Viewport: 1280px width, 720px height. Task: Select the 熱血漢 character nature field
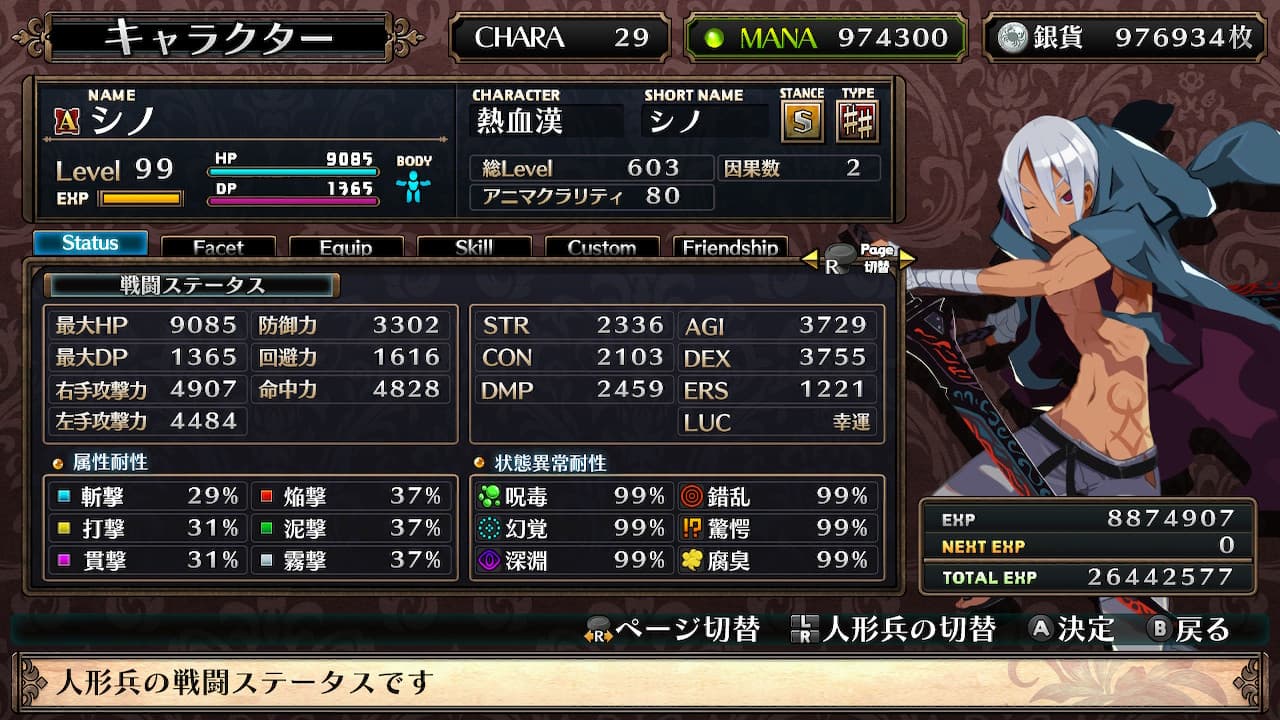point(547,122)
